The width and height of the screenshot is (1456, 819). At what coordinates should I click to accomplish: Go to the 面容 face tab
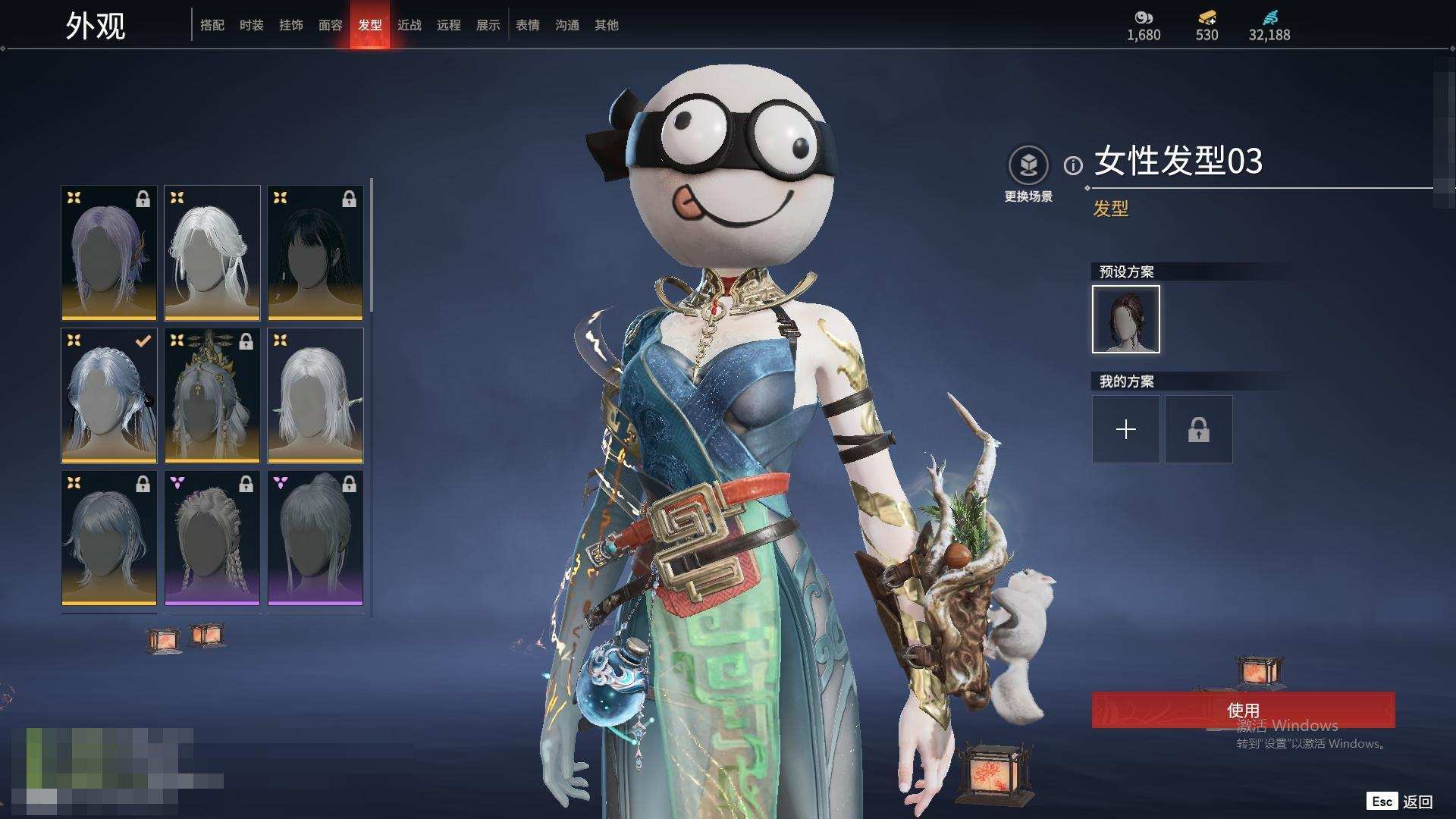331,25
